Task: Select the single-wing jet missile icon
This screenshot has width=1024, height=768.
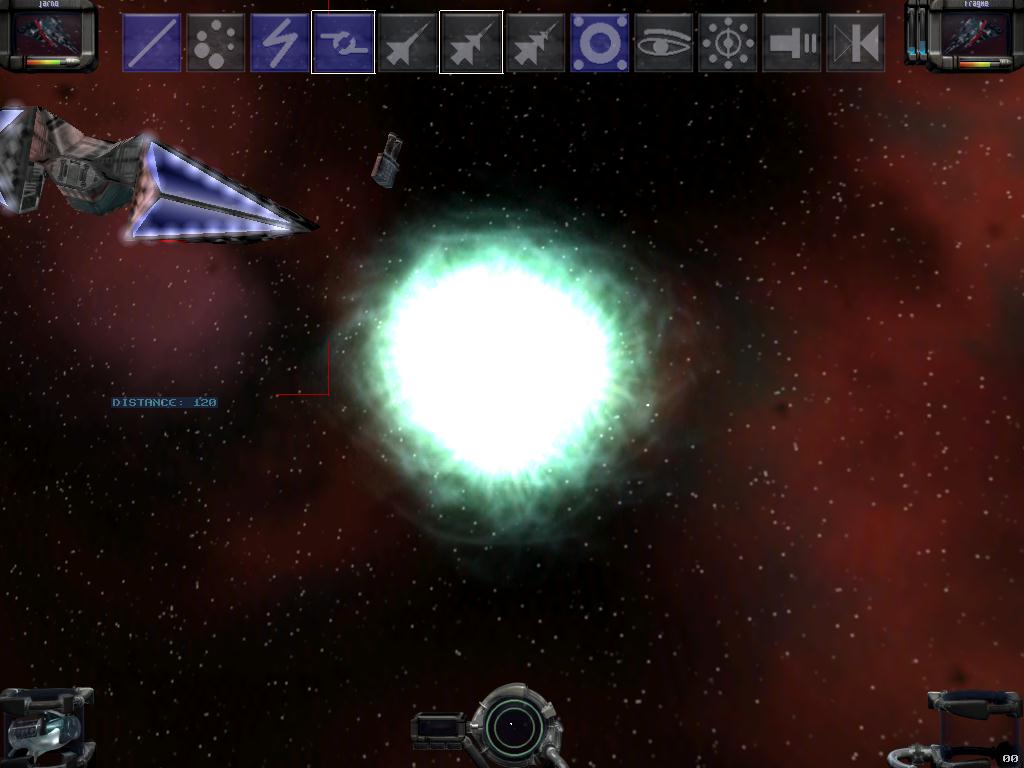Action: click(x=408, y=42)
